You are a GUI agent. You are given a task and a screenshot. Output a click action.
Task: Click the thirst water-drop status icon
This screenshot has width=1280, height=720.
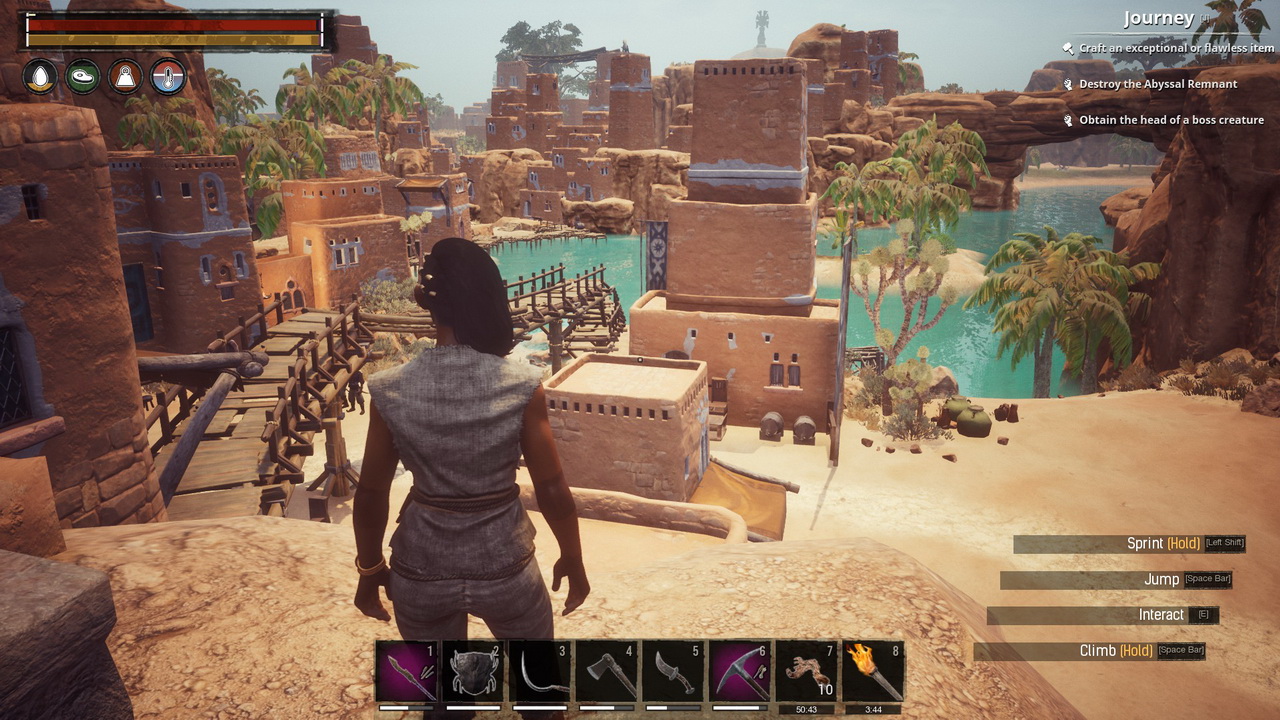(x=41, y=77)
